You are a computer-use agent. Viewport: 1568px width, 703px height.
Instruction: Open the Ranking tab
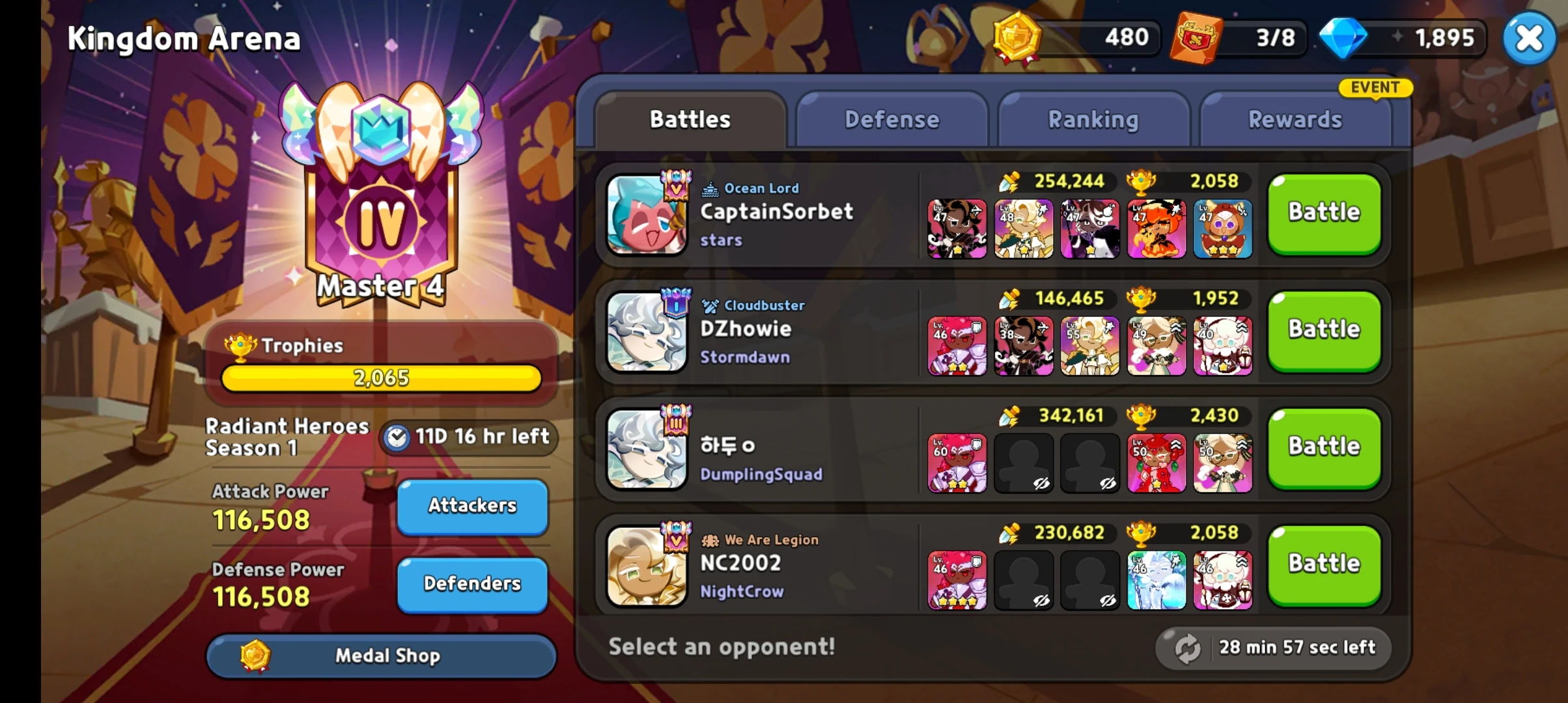click(x=1093, y=119)
